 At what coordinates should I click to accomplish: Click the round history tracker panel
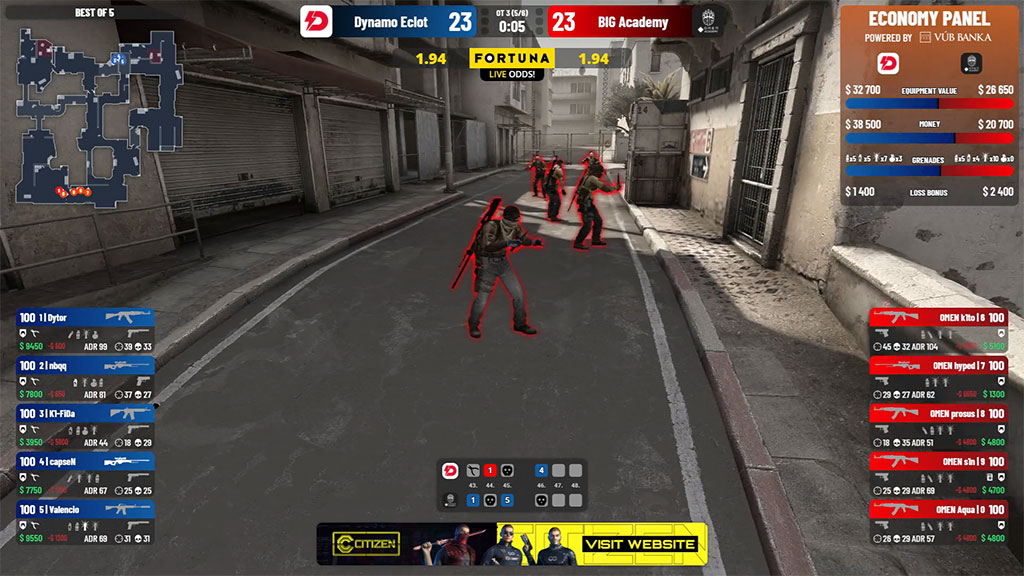(x=512, y=484)
